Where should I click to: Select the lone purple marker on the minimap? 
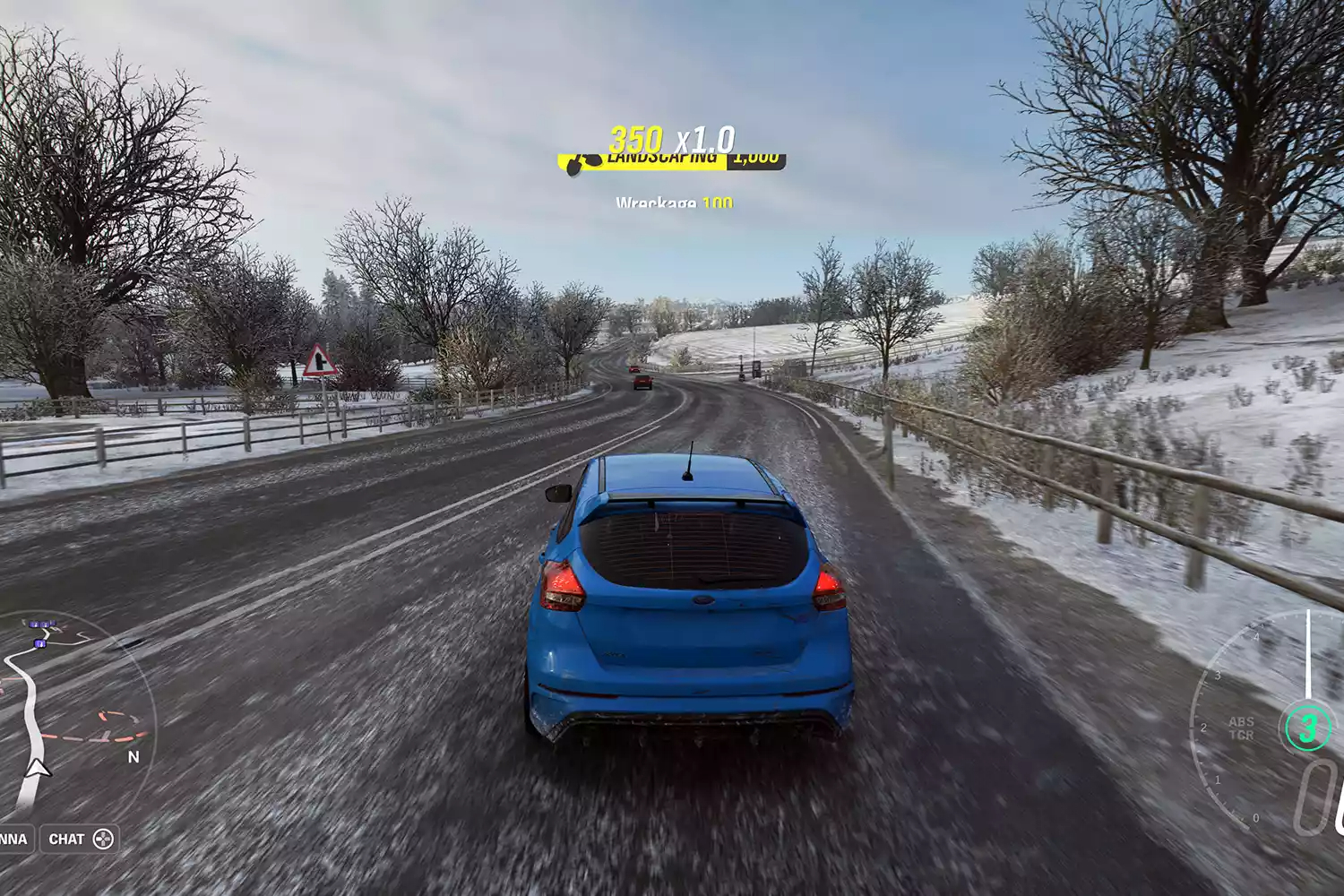pyautogui.click(x=39, y=643)
